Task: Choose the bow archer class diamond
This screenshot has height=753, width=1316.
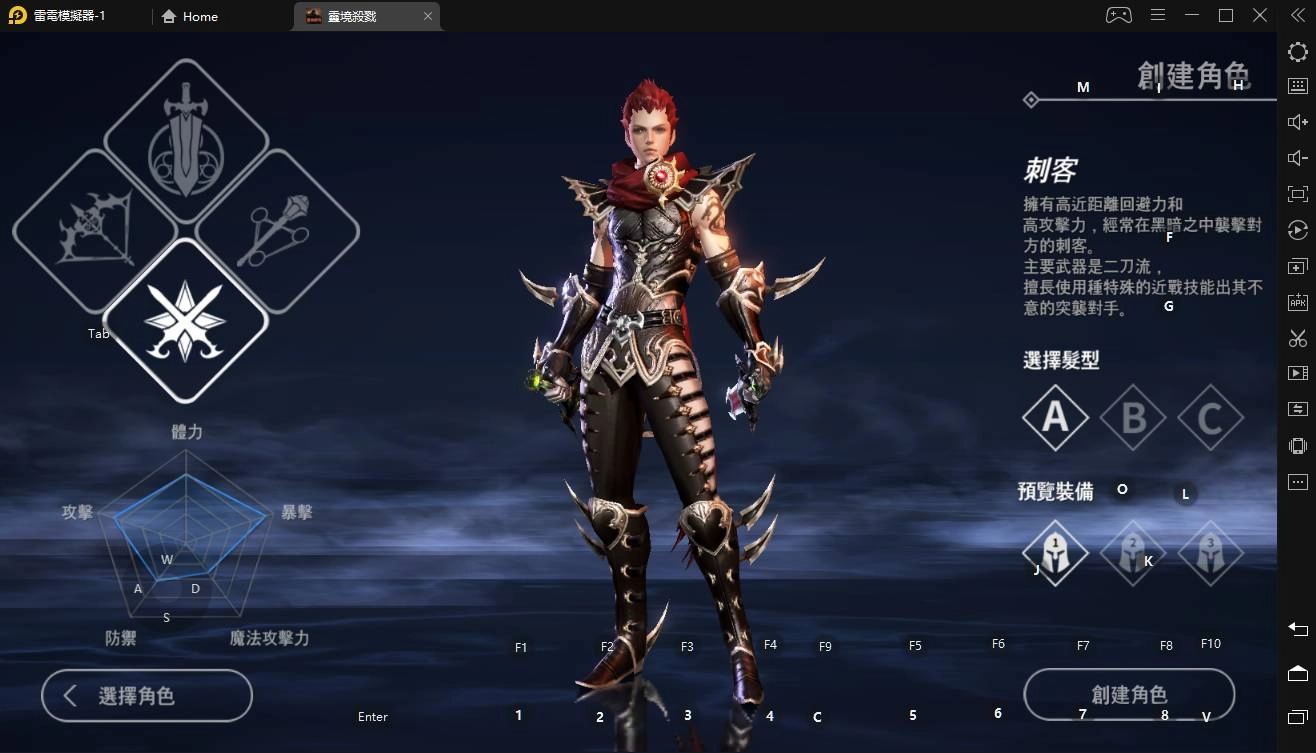Action: (x=95, y=231)
